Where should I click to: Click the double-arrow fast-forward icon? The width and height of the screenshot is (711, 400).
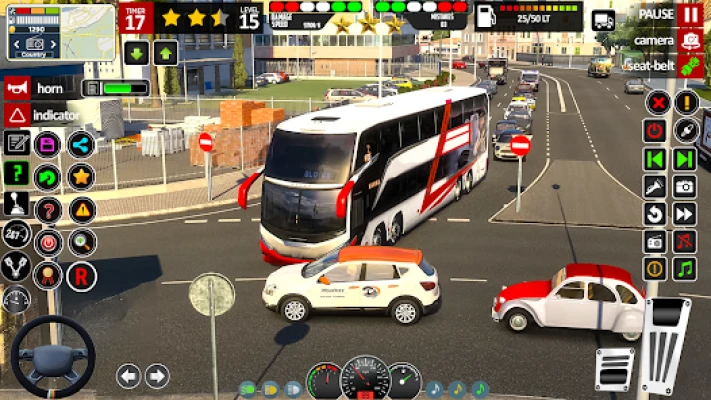tap(684, 213)
